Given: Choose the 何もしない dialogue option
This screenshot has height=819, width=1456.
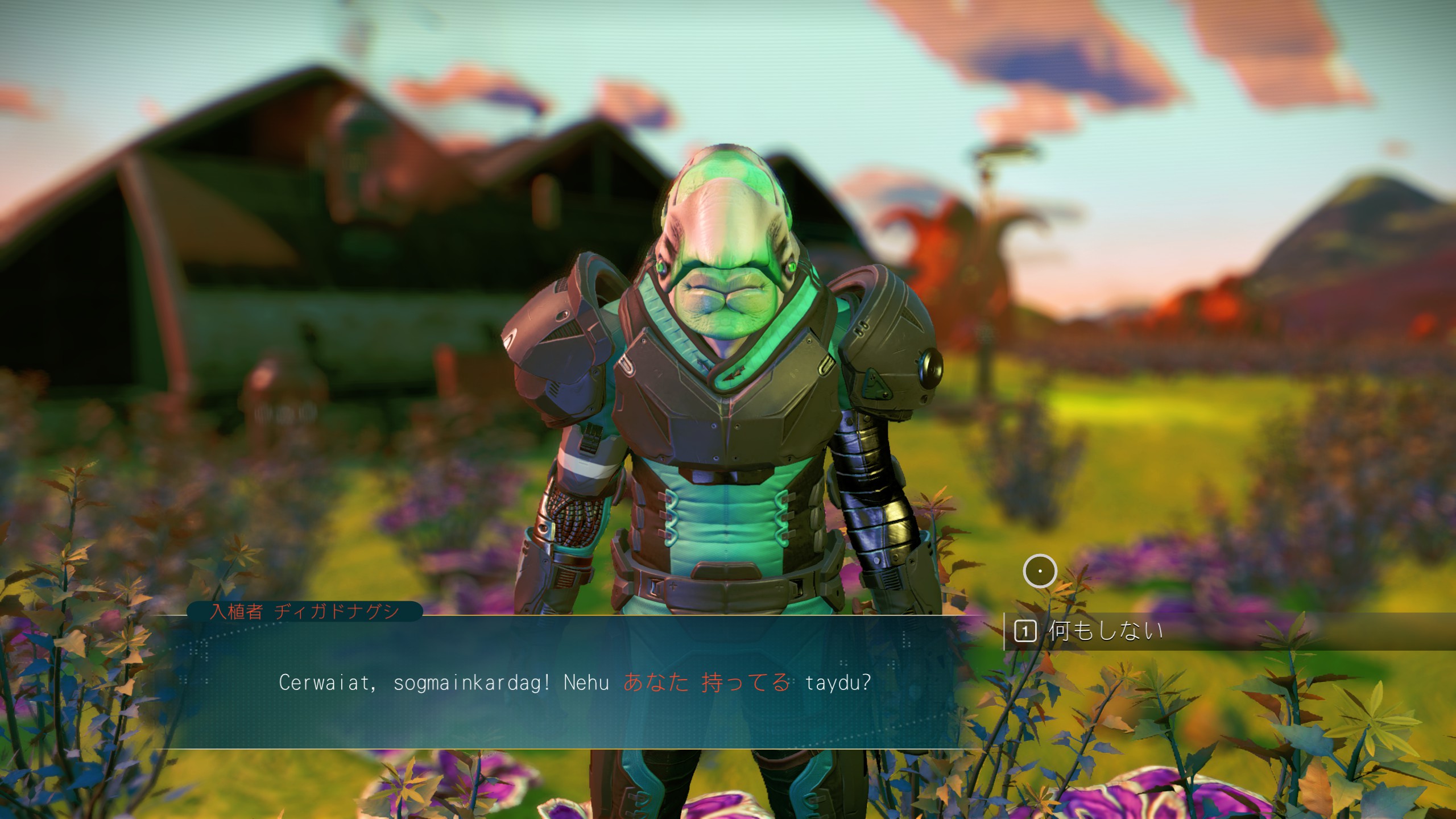Looking at the screenshot, I should pos(1105,631).
